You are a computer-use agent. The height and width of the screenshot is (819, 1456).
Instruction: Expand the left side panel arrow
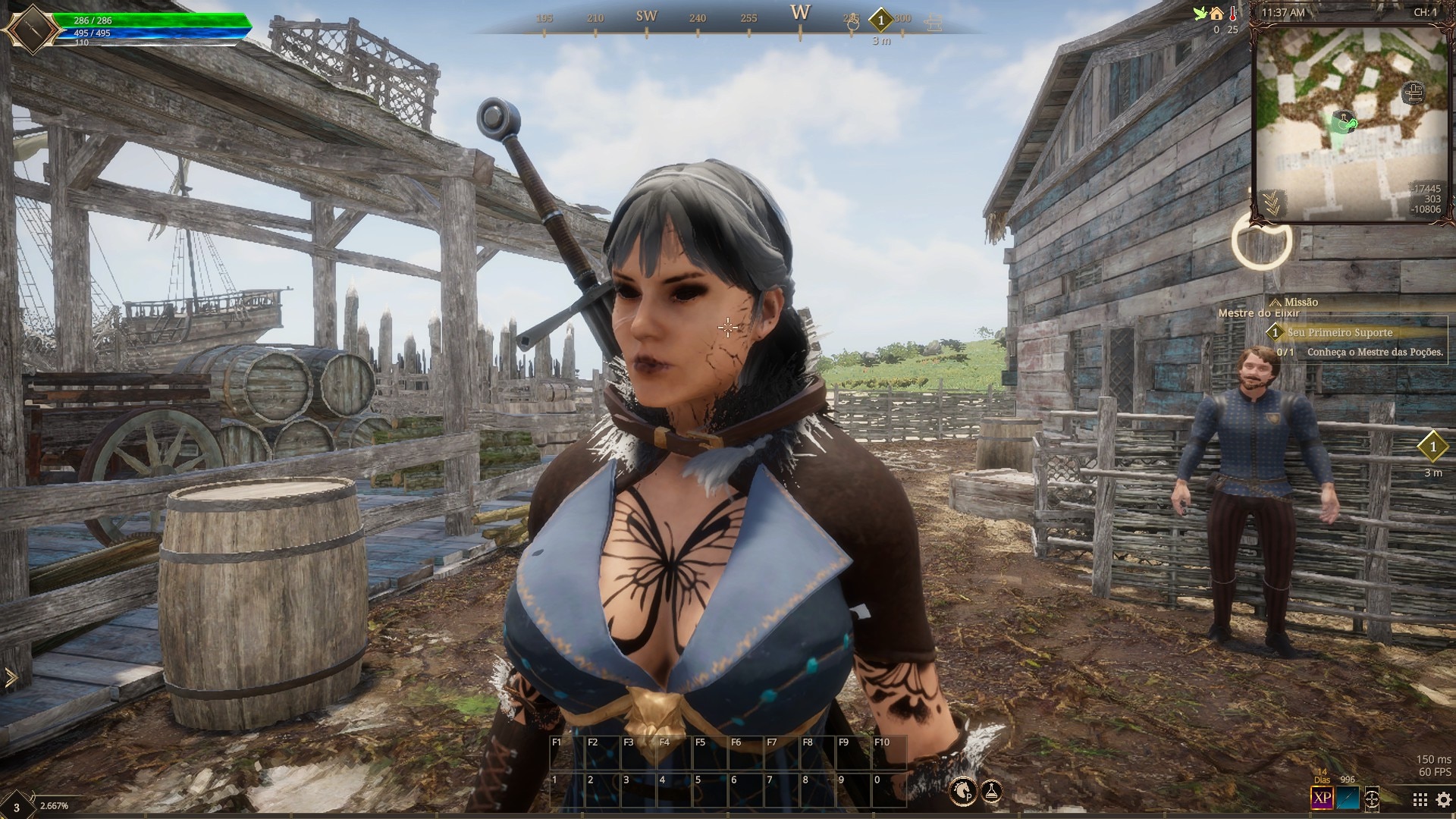tap(11, 678)
